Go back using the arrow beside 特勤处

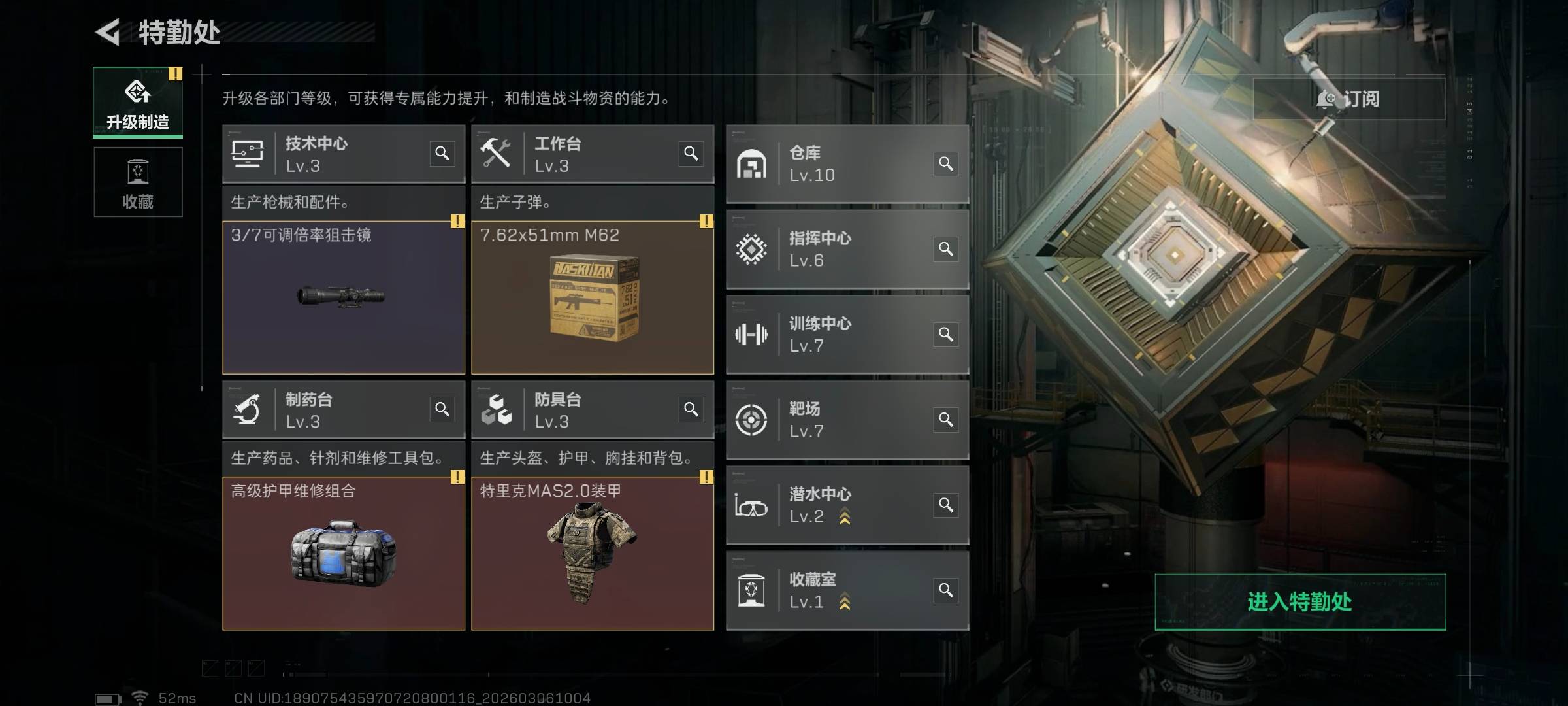point(108,32)
